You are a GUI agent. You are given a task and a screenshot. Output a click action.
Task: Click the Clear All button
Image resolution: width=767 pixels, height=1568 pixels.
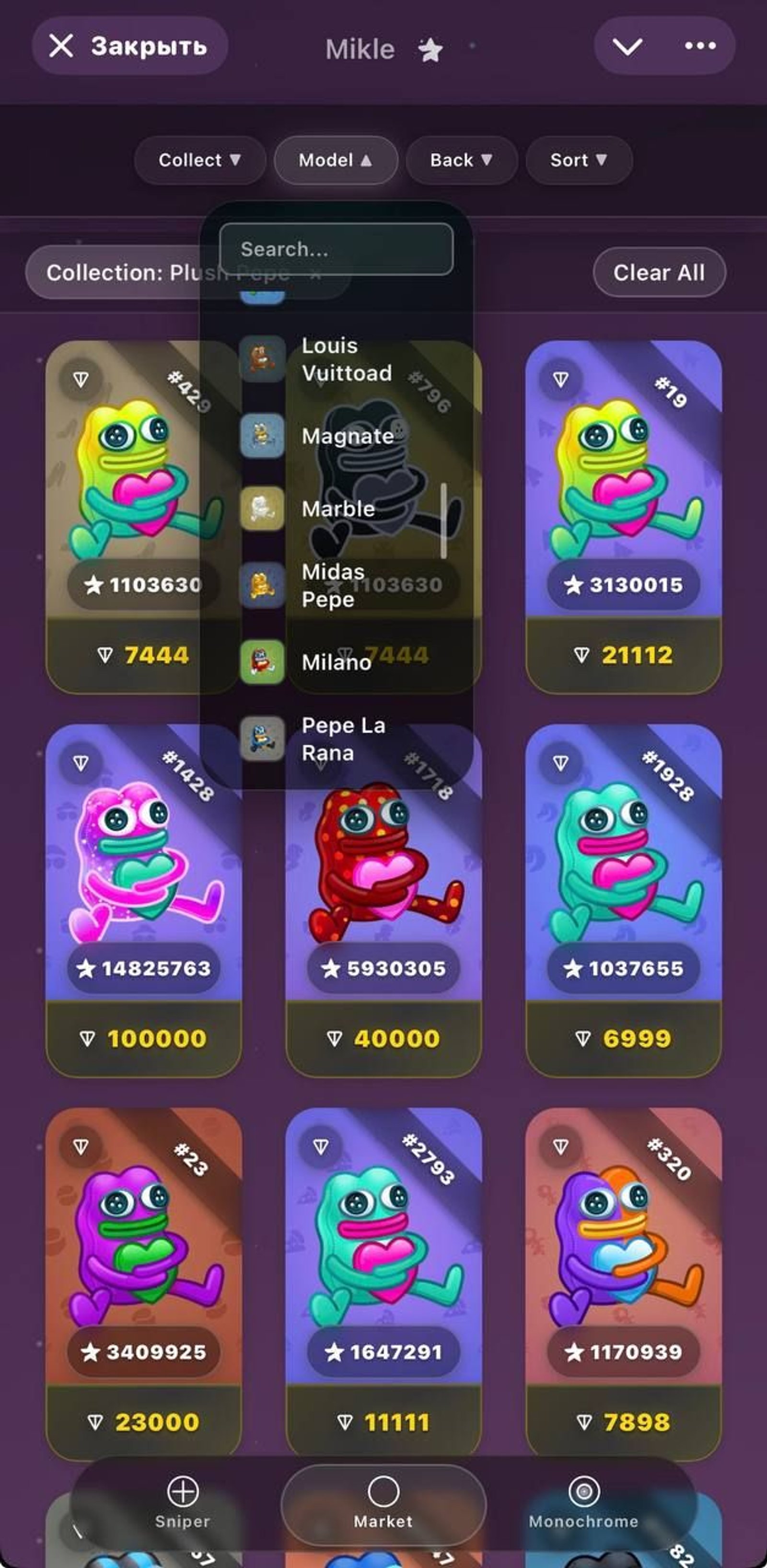[659, 273]
